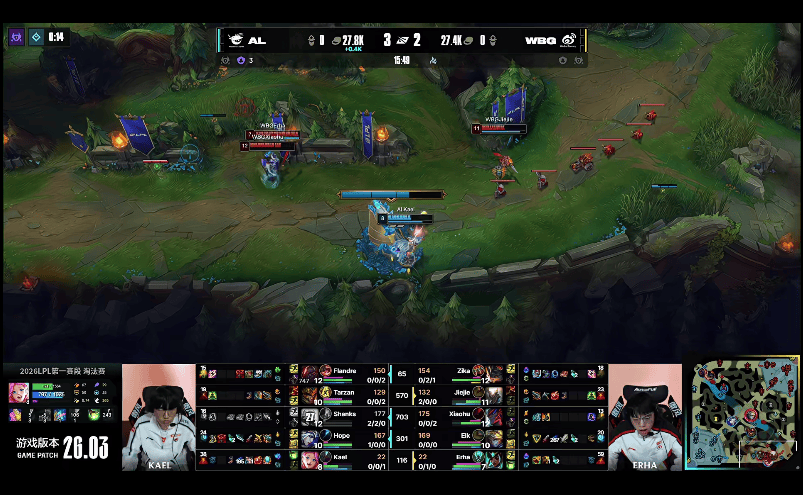803x495 pixels.
Task: Click the WBG team logo
Action: (569, 40)
